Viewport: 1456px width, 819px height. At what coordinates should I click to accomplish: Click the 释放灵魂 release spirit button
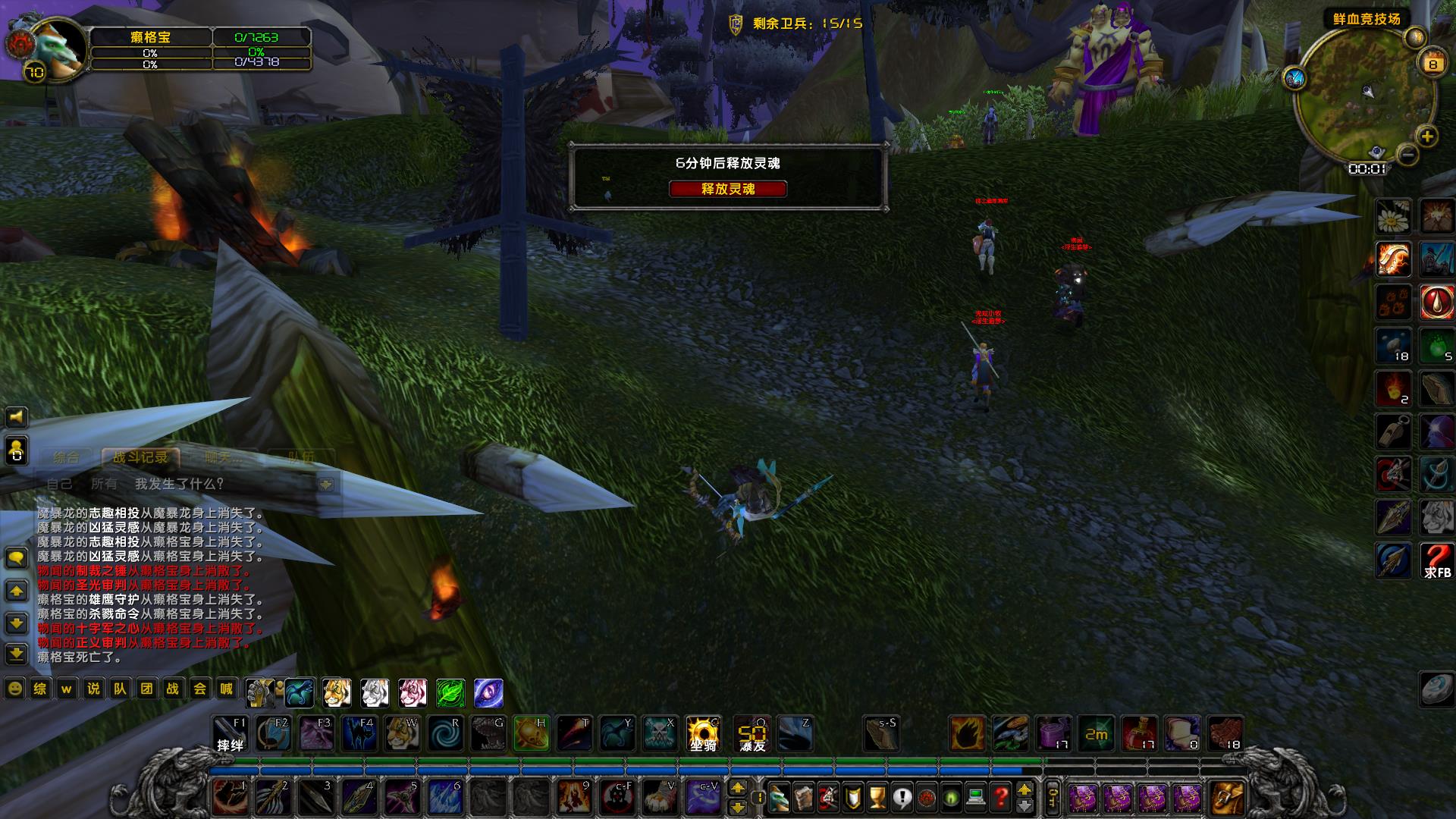click(x=727, y=189)
